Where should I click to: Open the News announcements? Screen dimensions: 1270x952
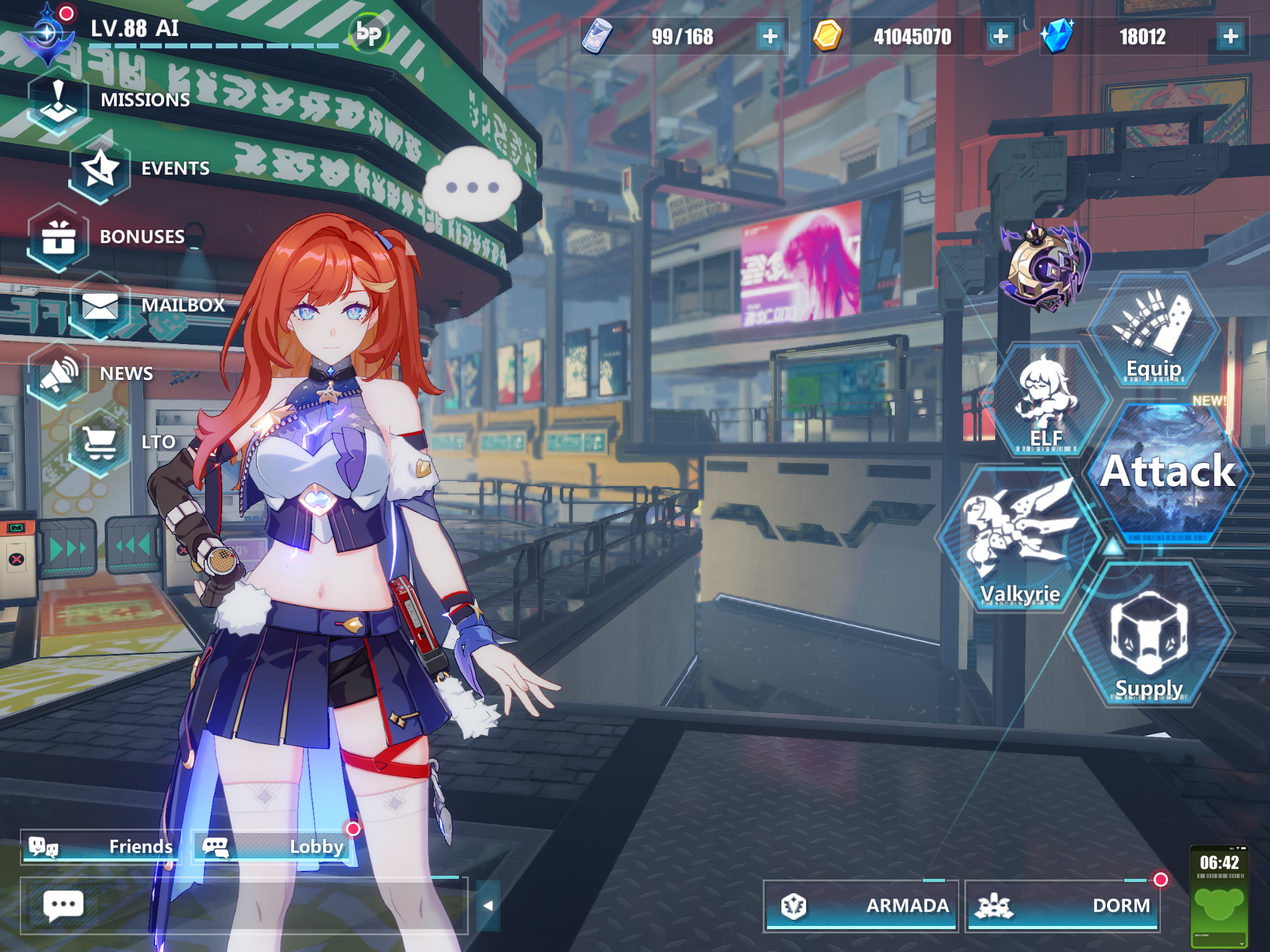pyautogui.click(x=59, y=374)
